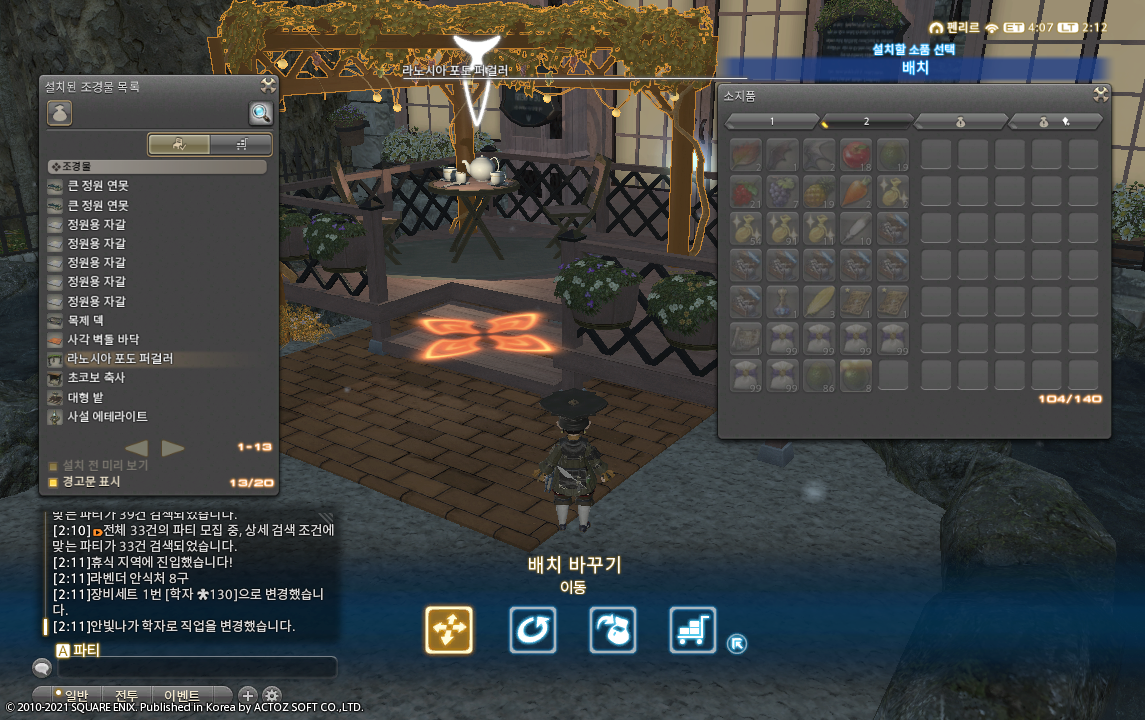The width and height of the screenshot is (1145, 720).
Task: Go to next page of furnishings list
Action: click(x=173, y=448)
